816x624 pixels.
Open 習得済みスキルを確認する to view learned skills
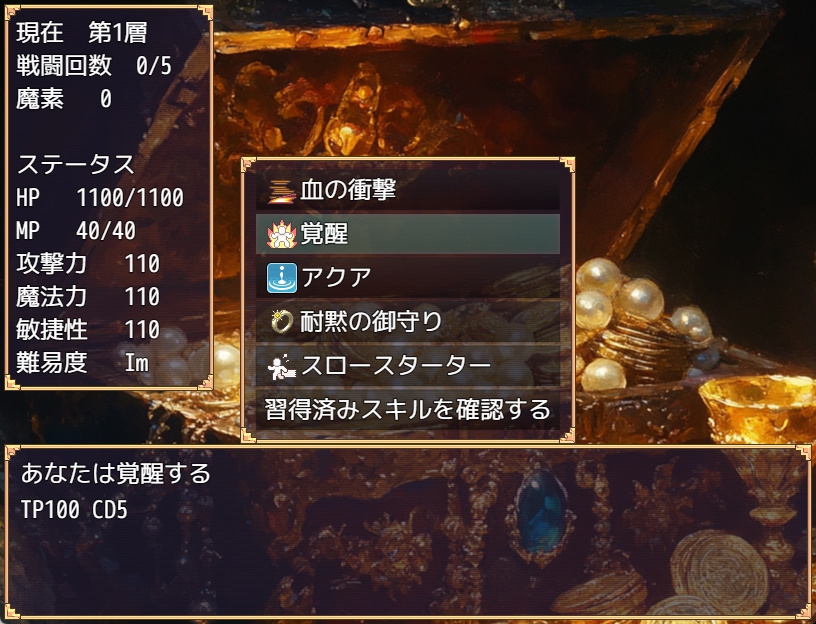click(x=408, y=410)
